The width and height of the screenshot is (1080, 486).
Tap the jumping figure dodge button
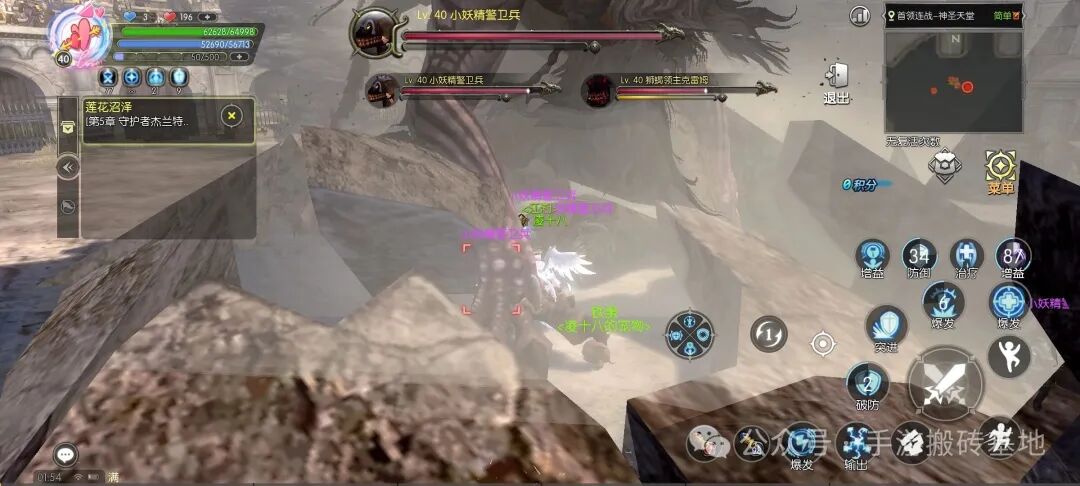point(1008,355)
